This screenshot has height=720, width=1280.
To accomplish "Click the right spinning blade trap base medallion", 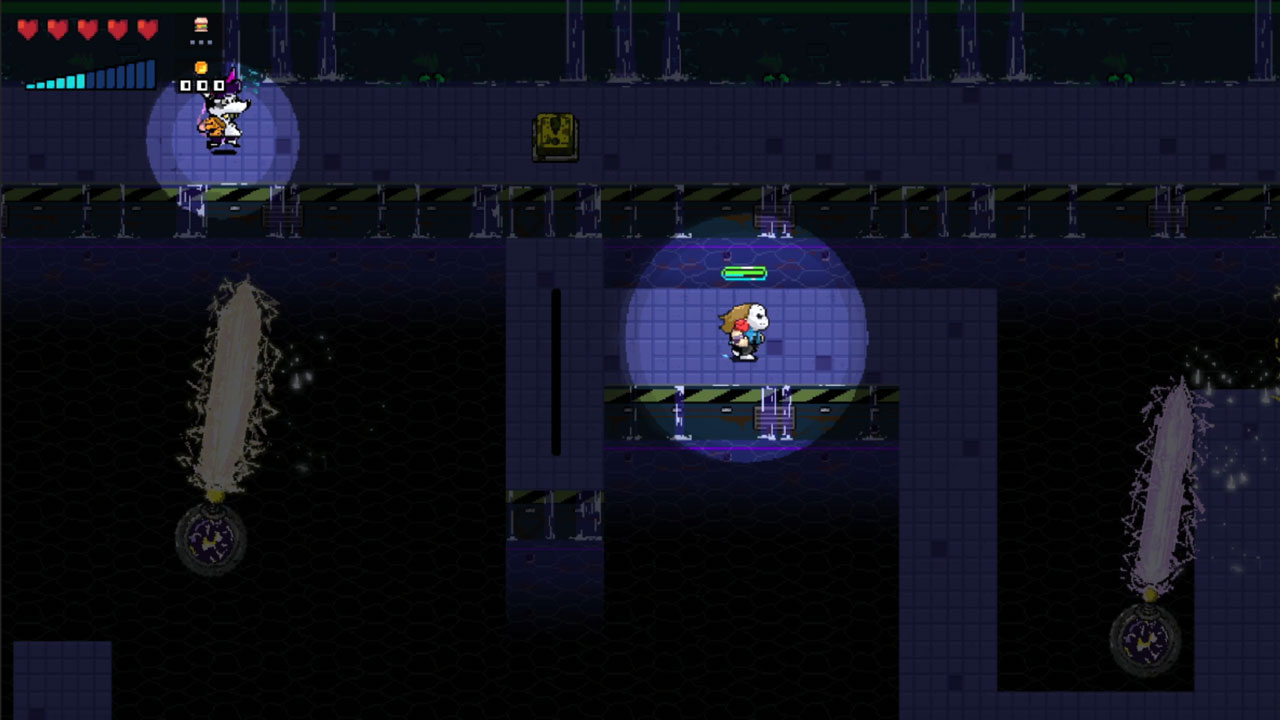I will click(x=1143, y=640).
